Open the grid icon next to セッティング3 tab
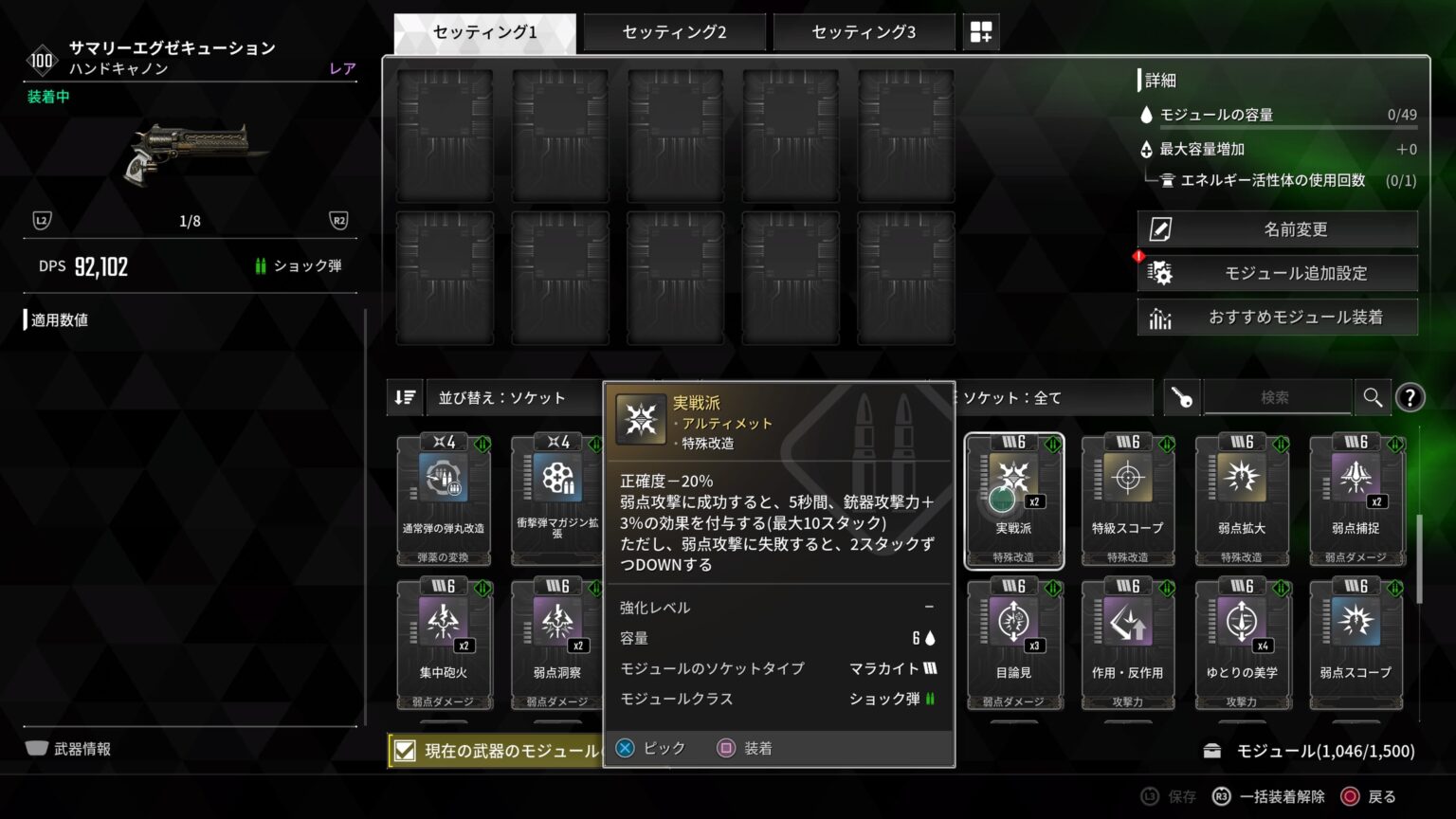The width and height of the screenshot is (1456, 819). pyautogui.click(x=981, y=31)
